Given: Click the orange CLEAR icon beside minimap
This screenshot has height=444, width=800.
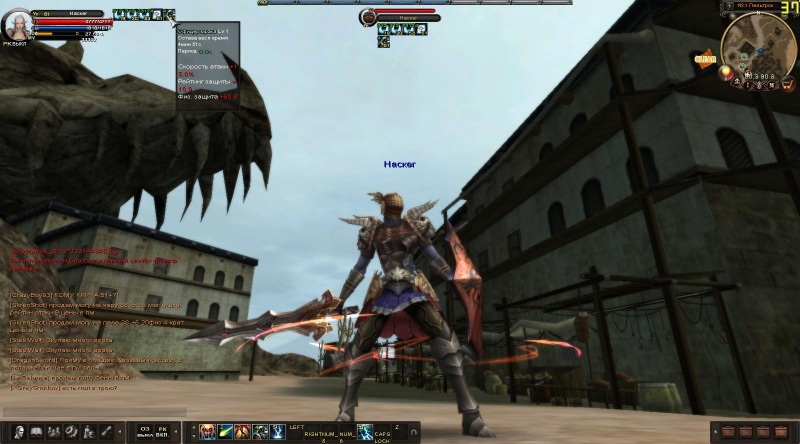Looking at the screenshot, I should click(x=704, y=59).
